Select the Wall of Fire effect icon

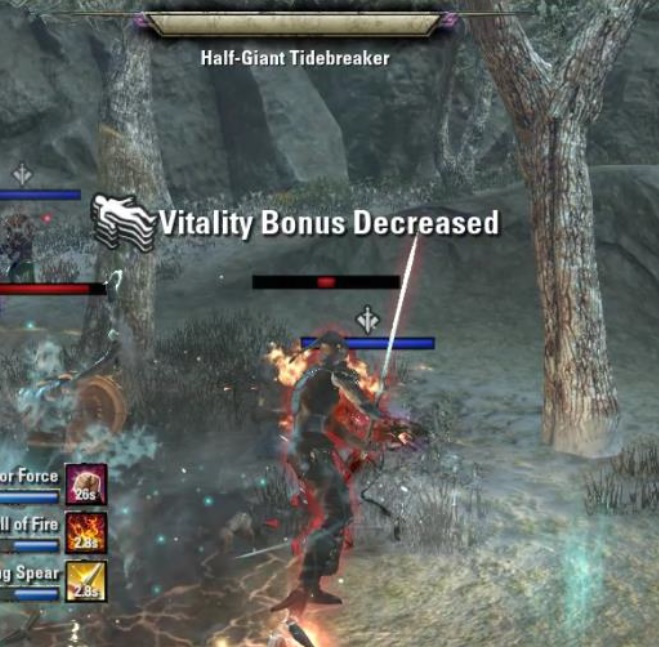click(86, 531)
